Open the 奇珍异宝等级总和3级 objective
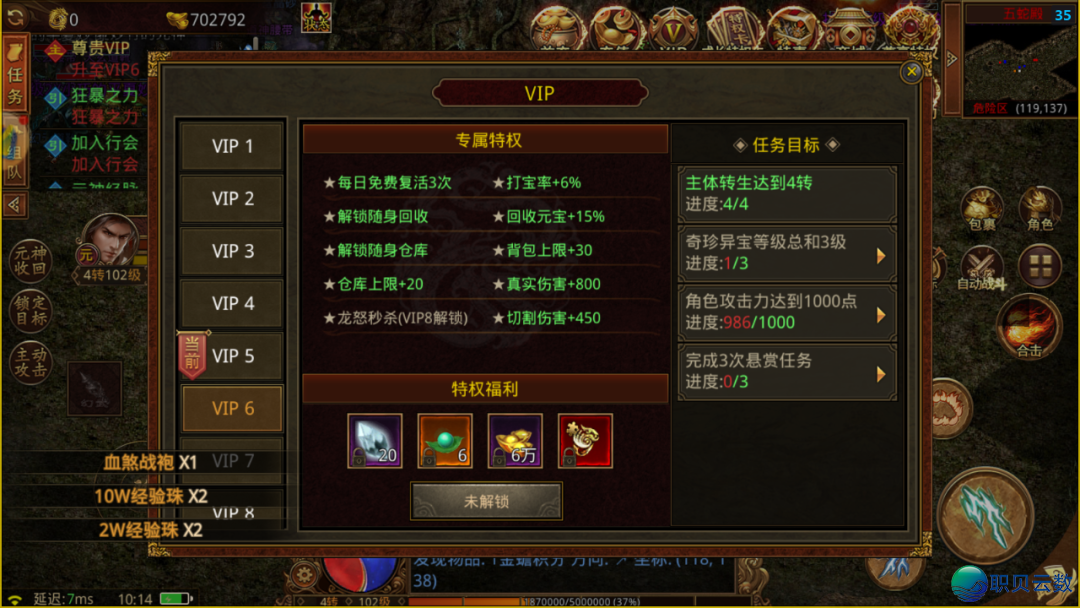The height and width of the screenshot is (608, 1080). point(786,253)
